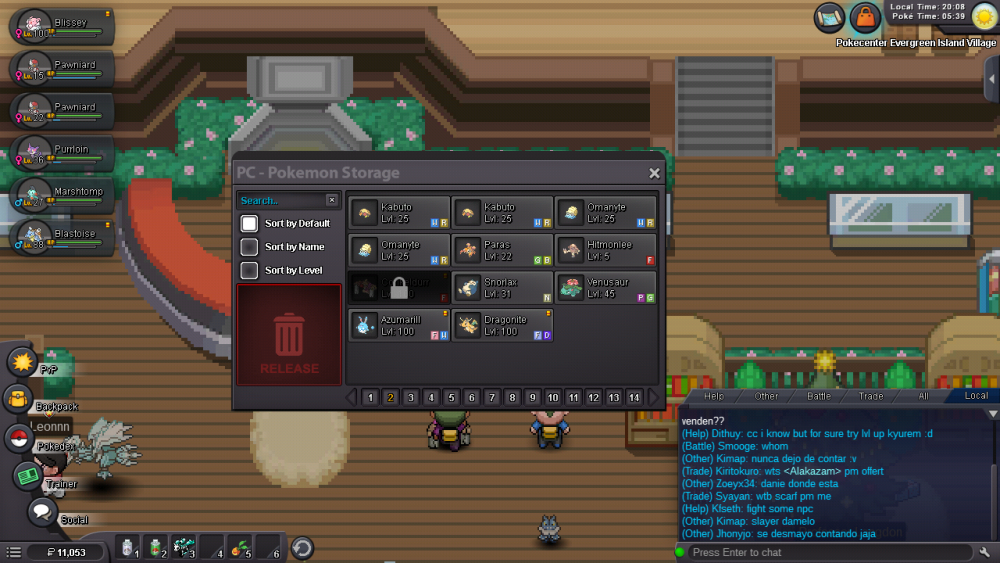Viewport: 1000px width, 563px height.
Task: Select Blissey in the party list
Action: click(62, 27)
